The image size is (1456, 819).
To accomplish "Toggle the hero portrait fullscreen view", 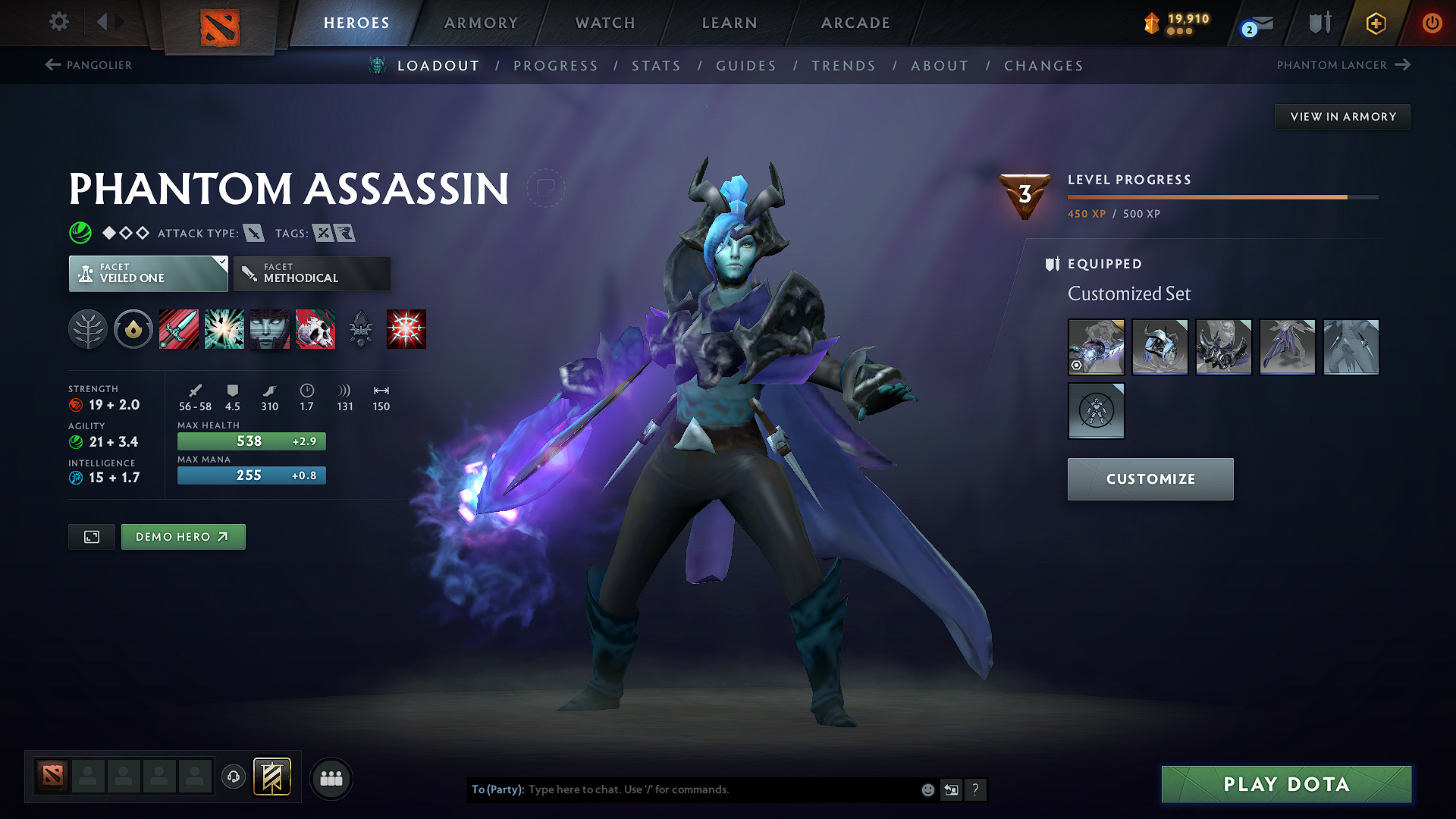I will pos(91,536).
